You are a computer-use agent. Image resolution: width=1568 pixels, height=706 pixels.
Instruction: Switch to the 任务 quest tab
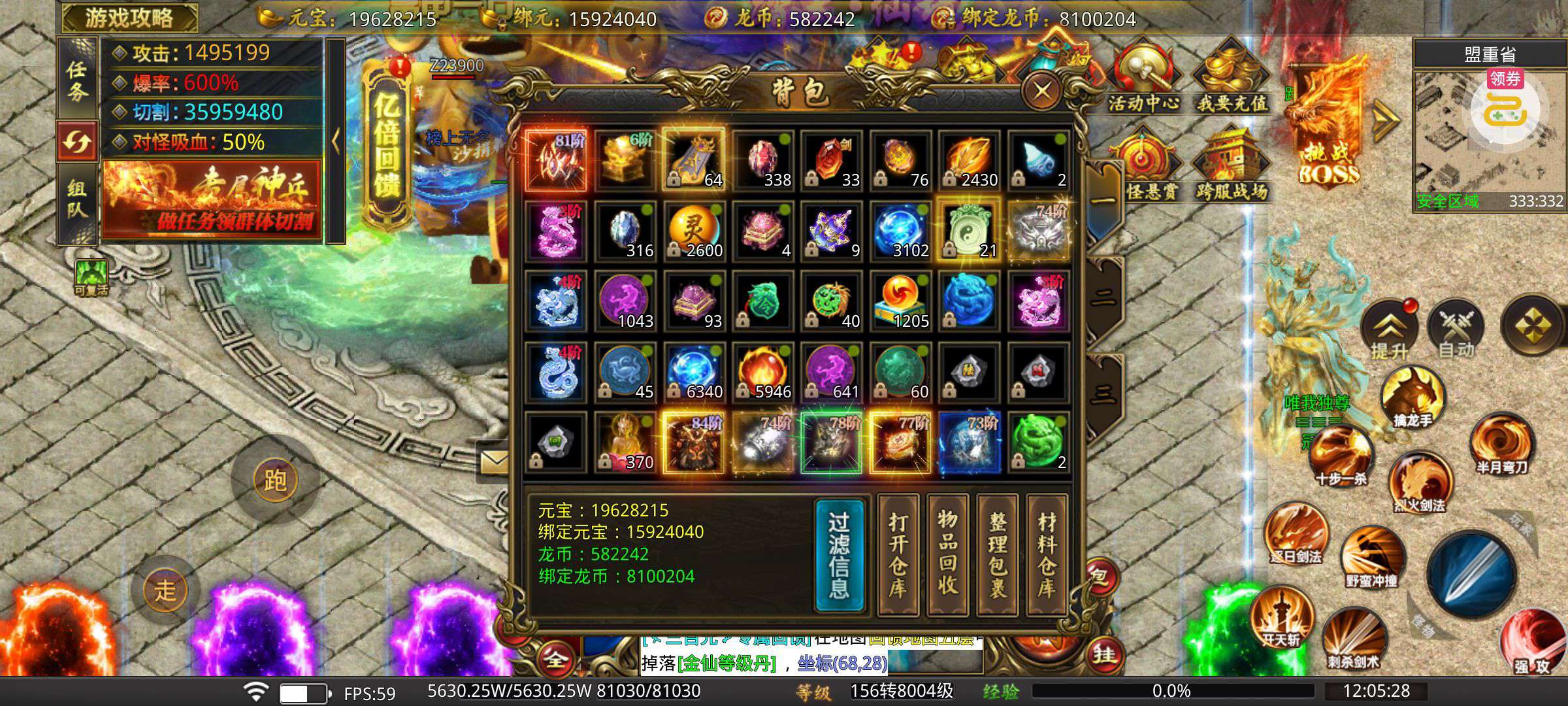(77, 80)
